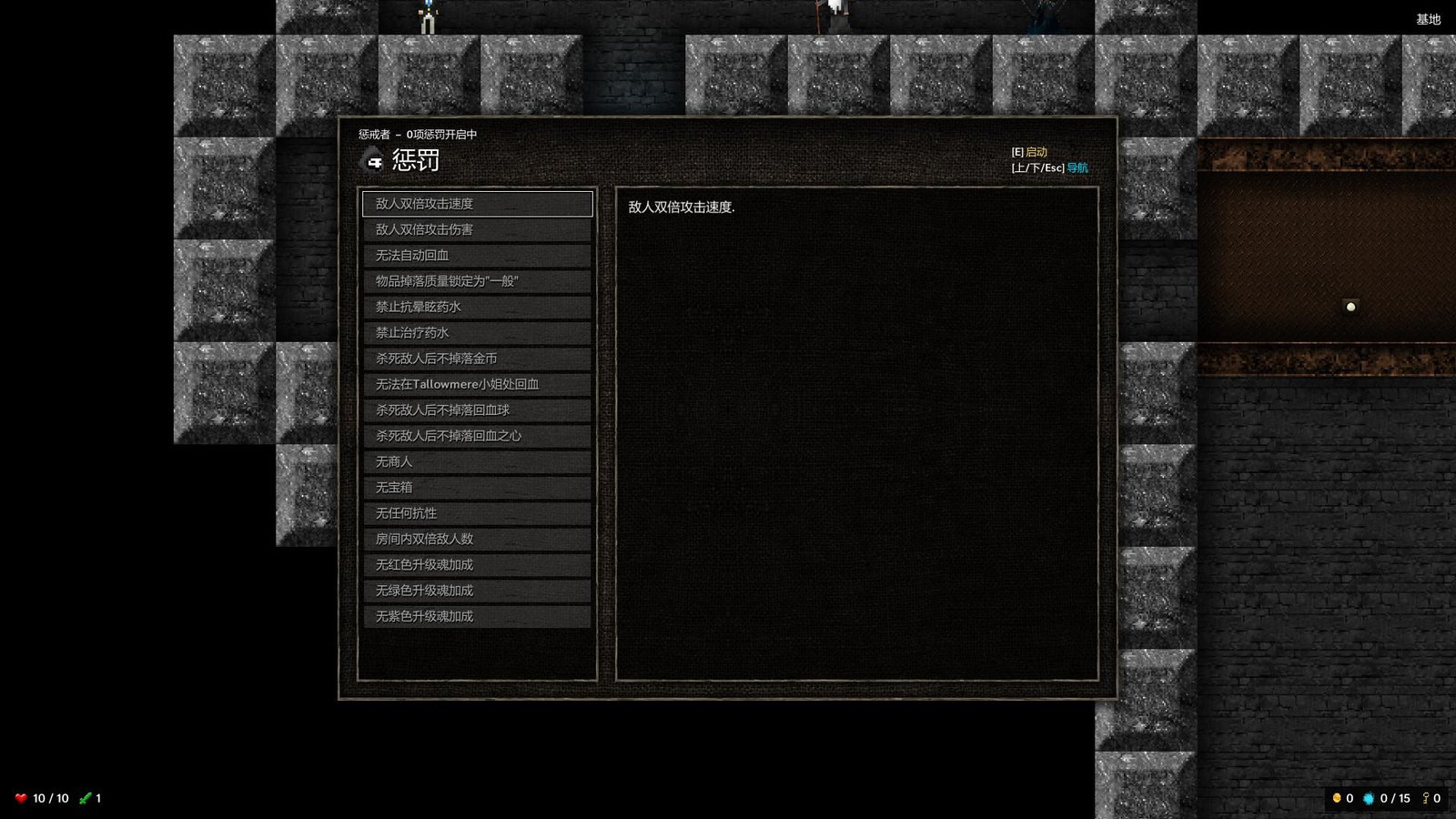Enable the 无宝箱 punishment
The width and height of the screenshot is (1456, 819).
[x=477, y=487]
